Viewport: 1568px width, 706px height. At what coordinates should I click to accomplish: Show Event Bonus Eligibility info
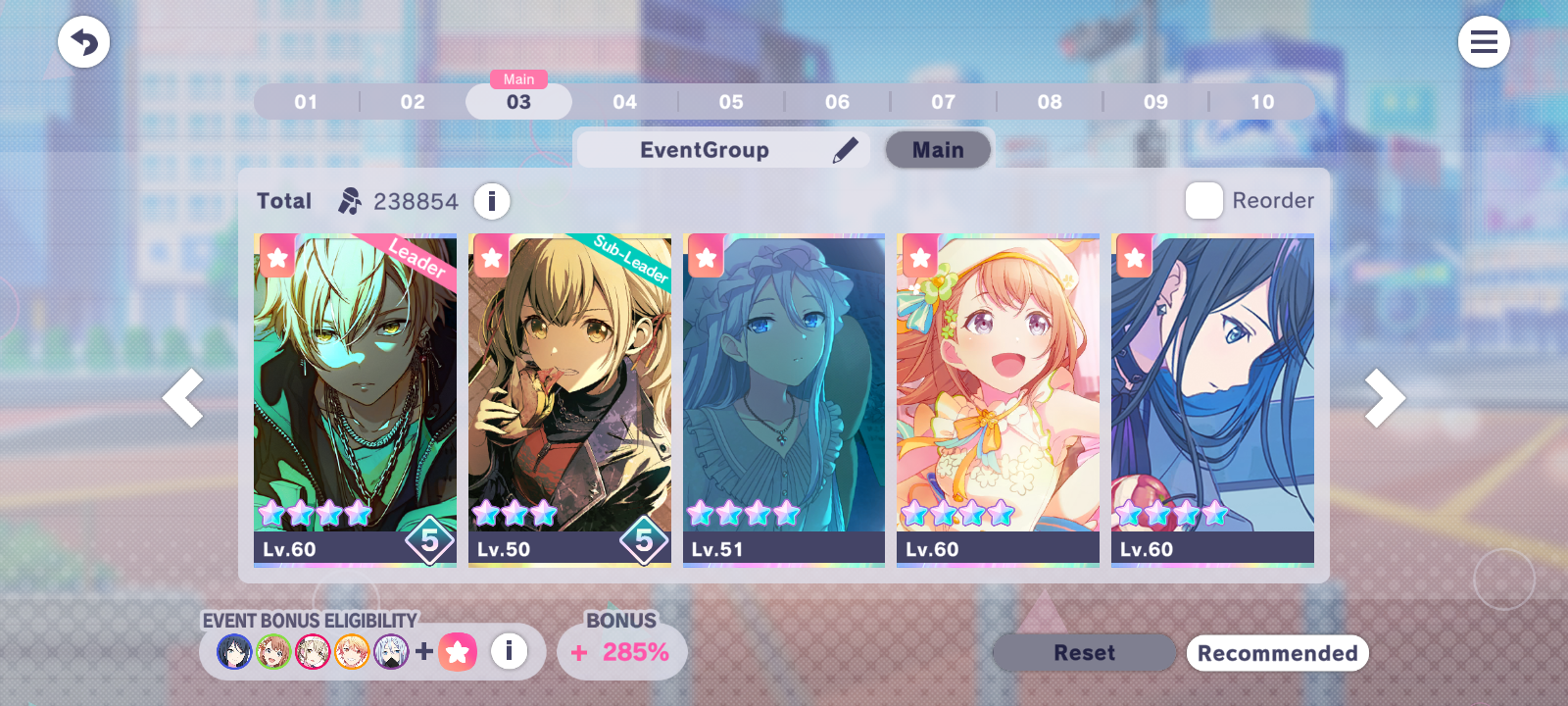(509, 651)
